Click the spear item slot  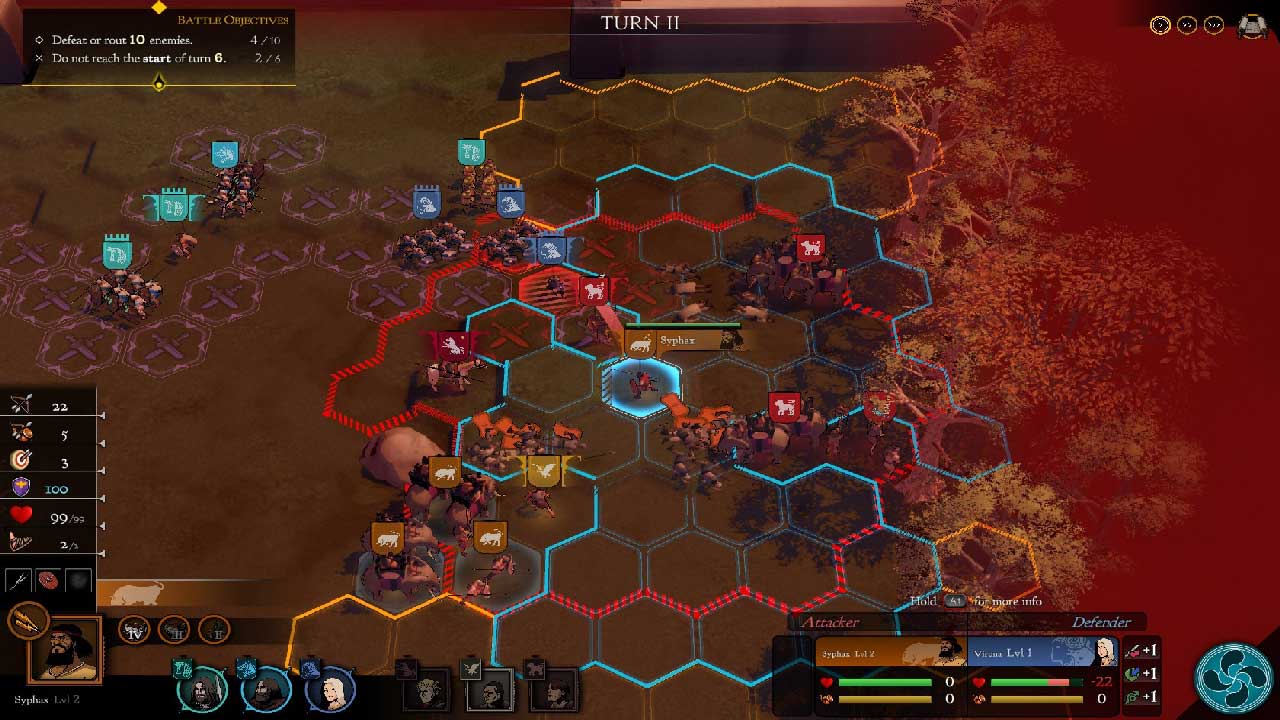tap(19, 581)
